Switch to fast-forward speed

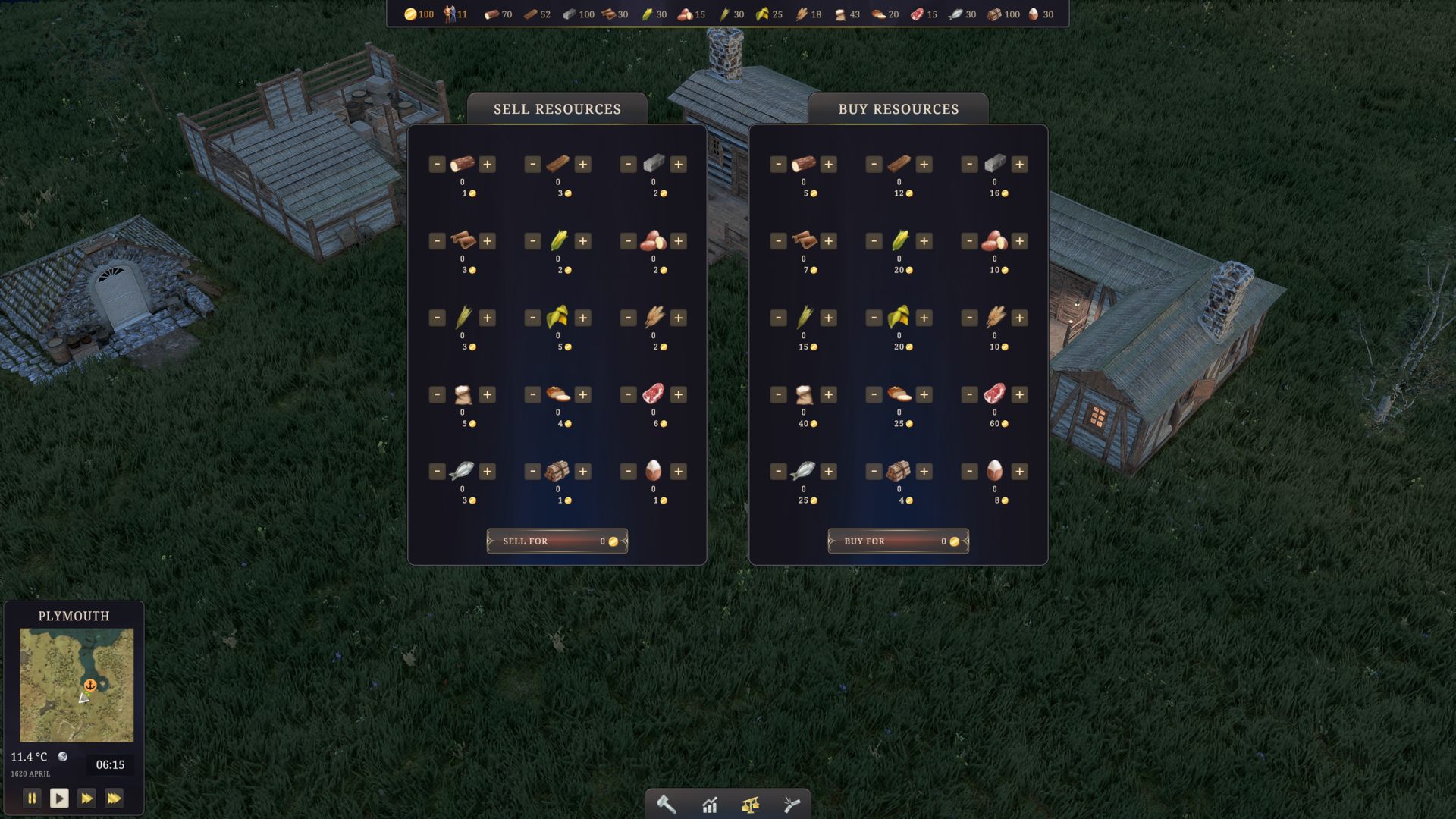[x=86, y=798]
